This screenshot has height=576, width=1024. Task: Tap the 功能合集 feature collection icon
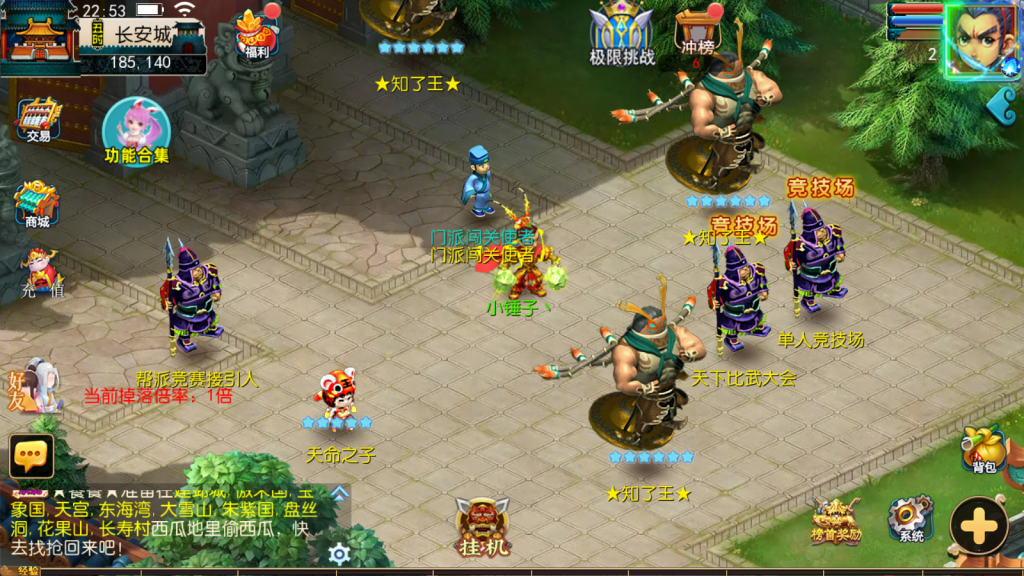point(136,131)
